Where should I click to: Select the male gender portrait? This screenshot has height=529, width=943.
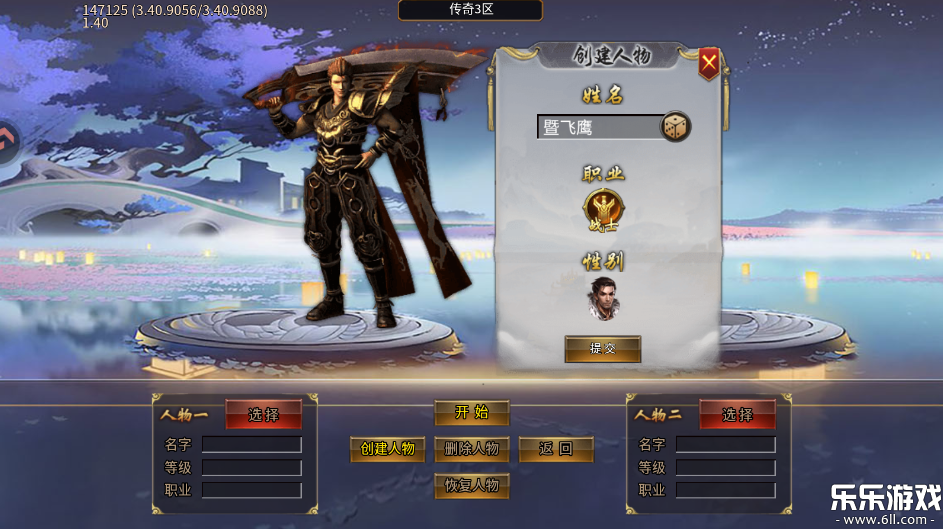603,296
